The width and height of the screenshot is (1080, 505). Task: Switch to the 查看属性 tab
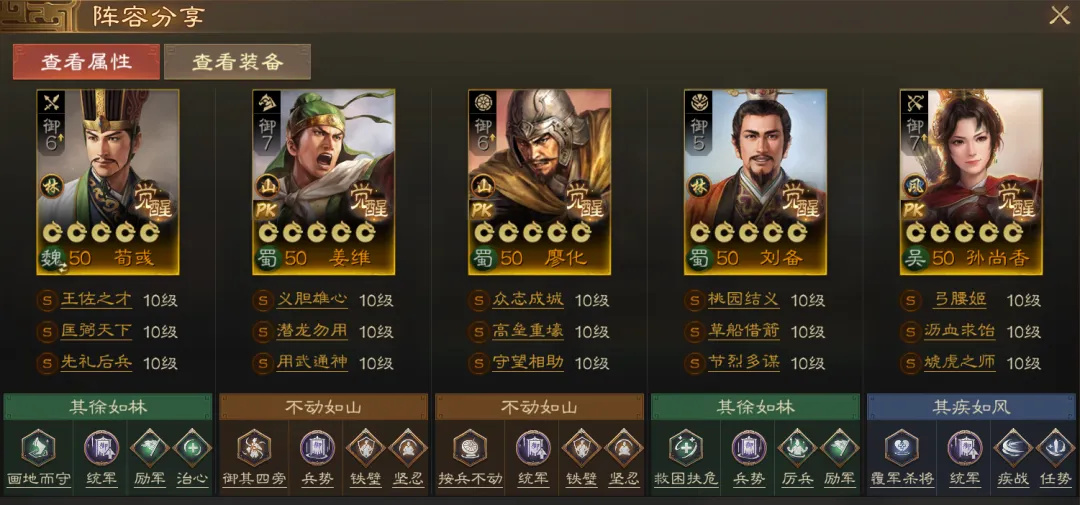(86, 61)
